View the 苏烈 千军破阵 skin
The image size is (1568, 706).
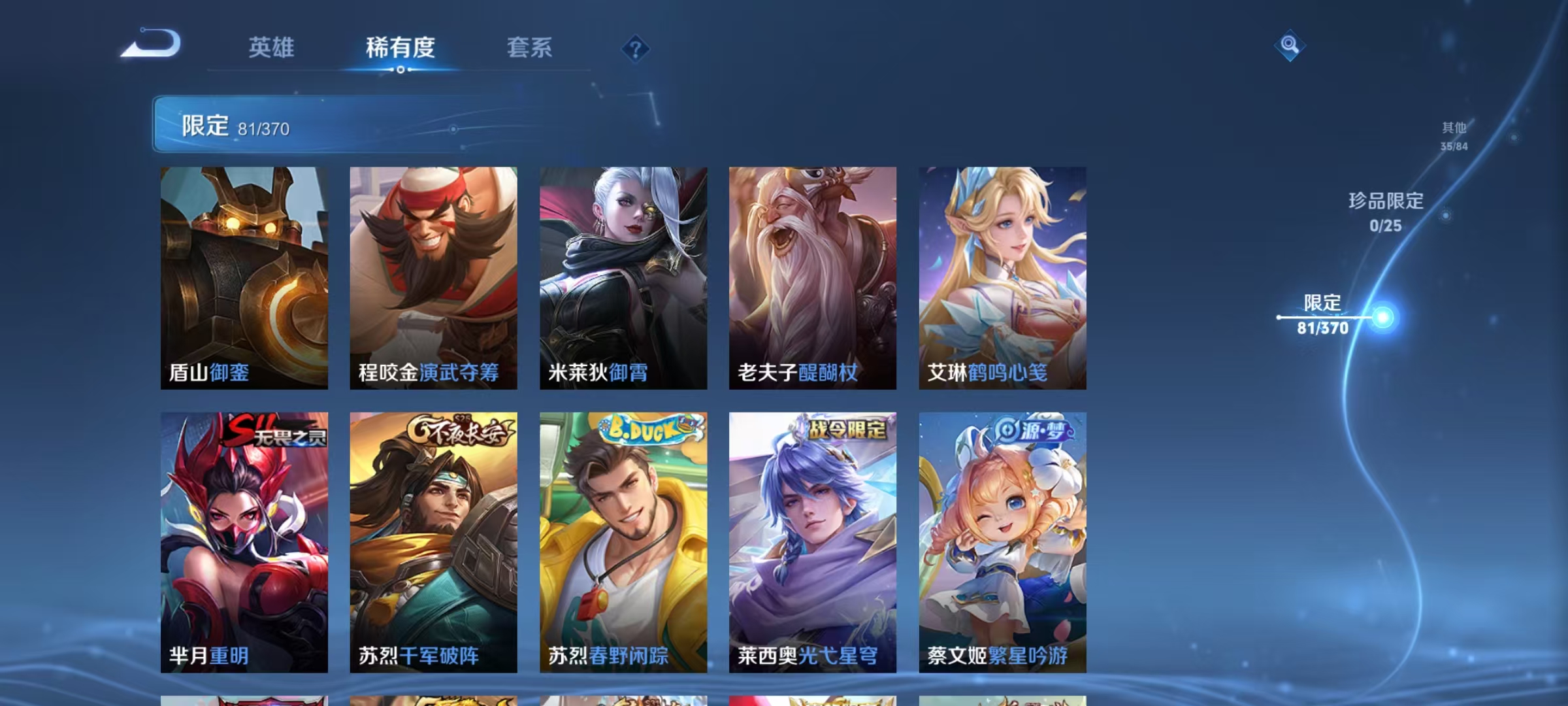(434, 543)
